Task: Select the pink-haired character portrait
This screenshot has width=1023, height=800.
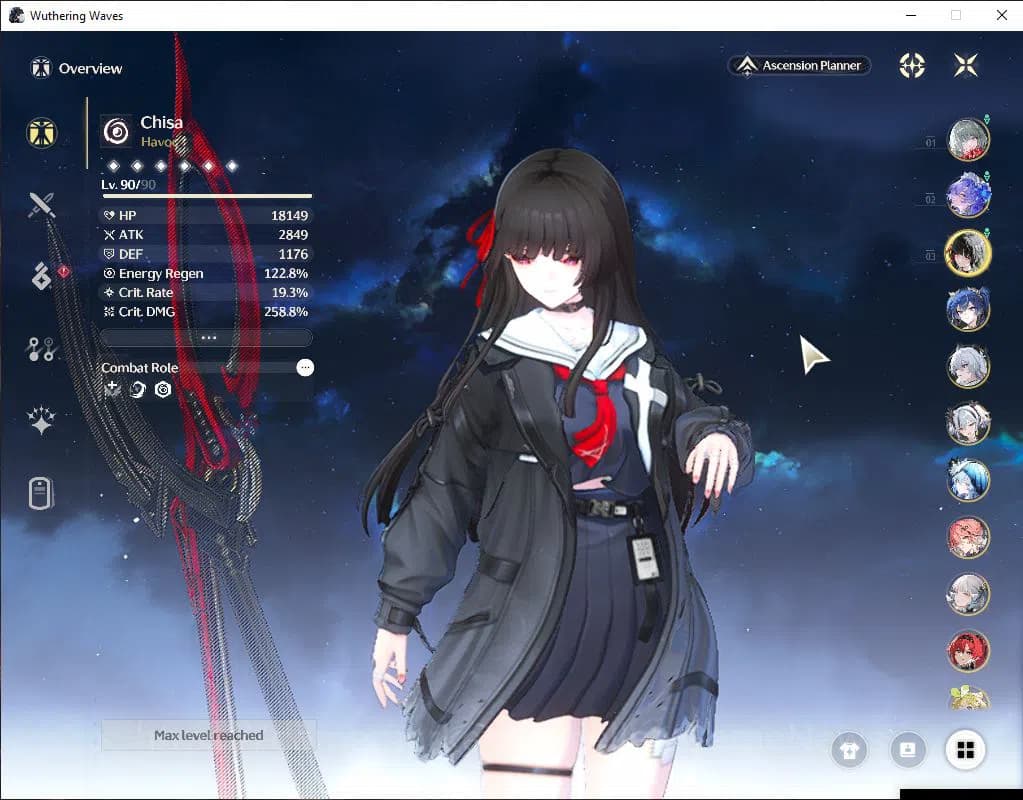Action: tap(968, 538)
